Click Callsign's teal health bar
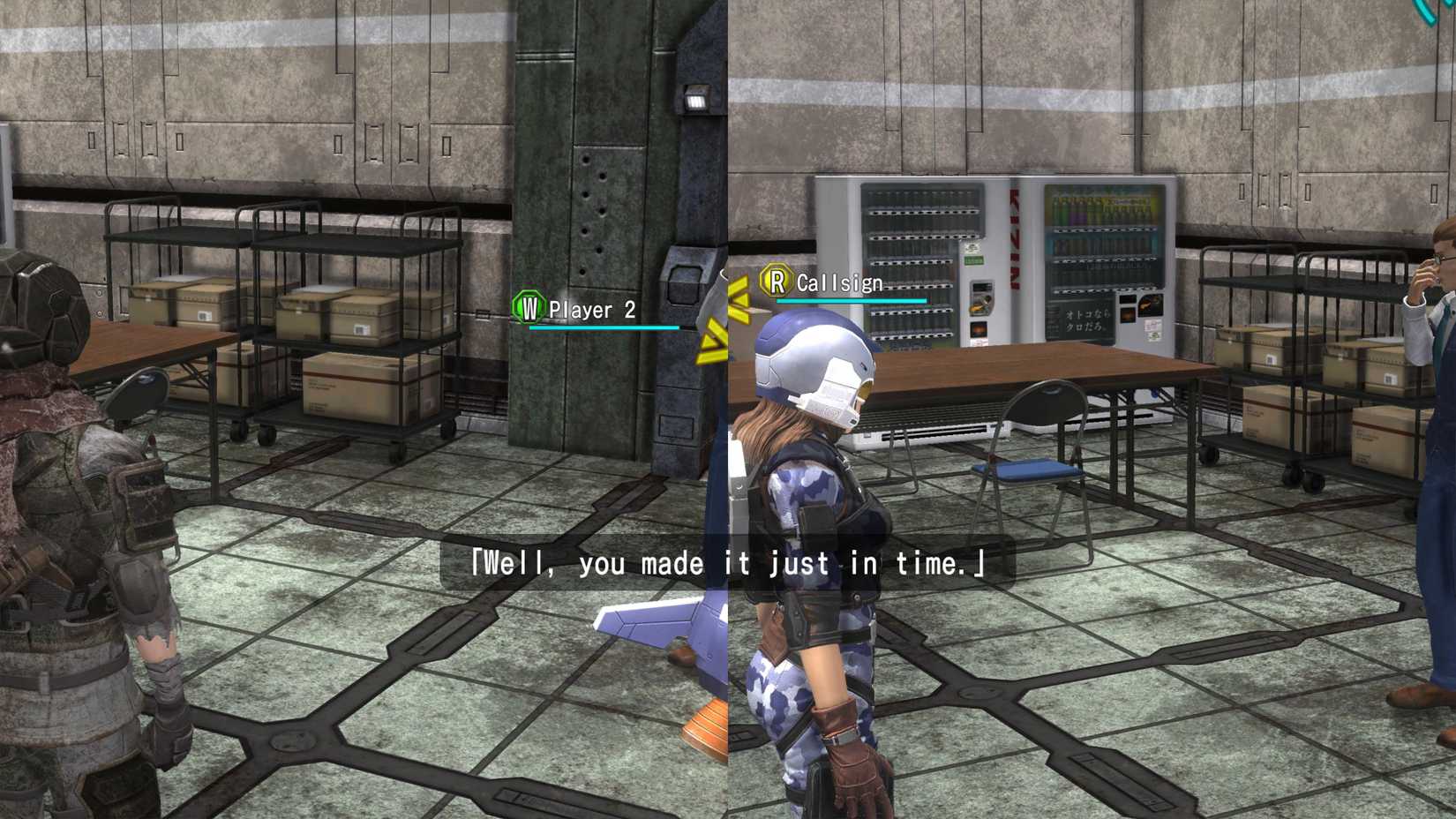This screenshot has width=1456, height=819. coord(850,299)
